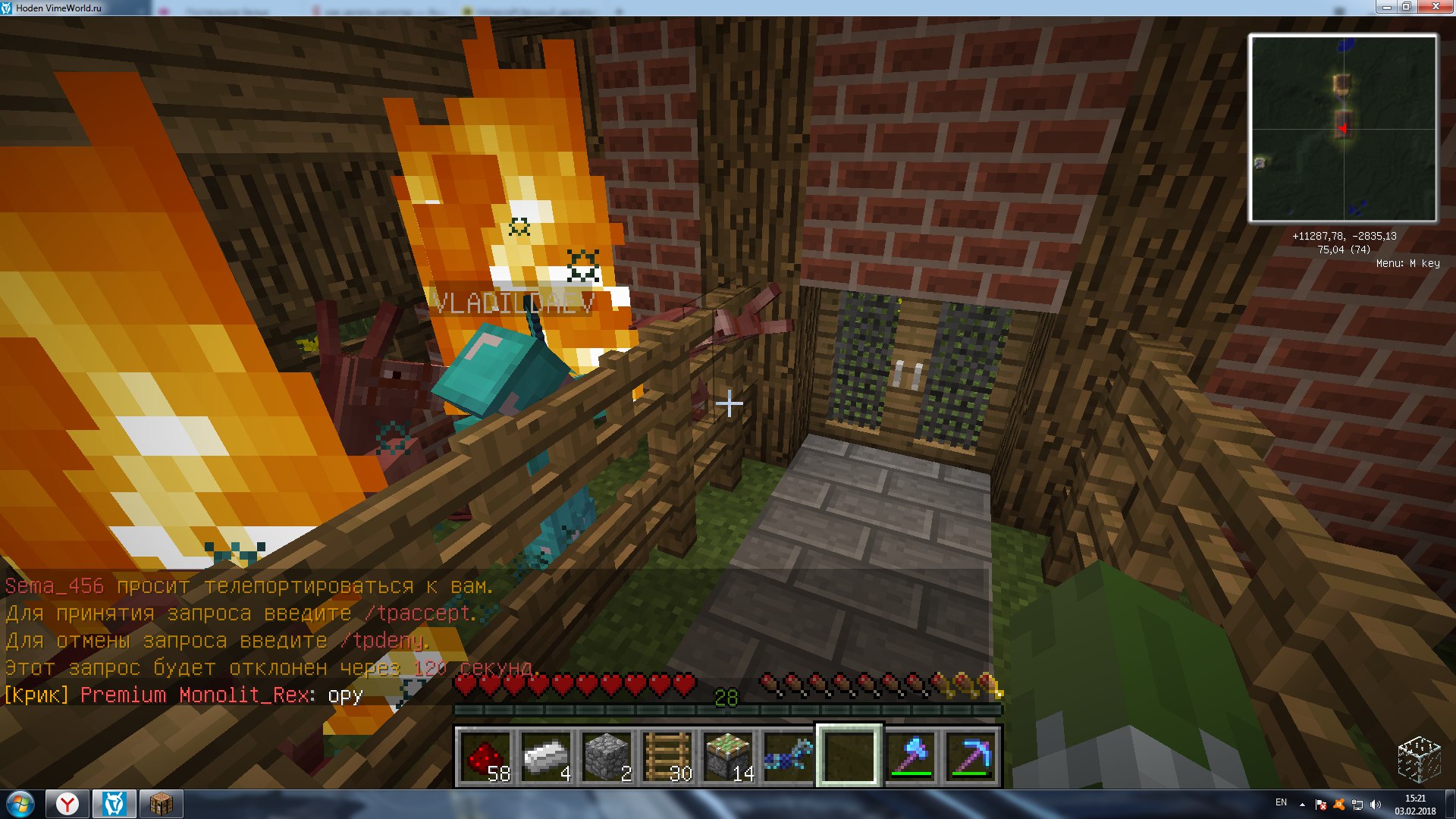Select the iron ingot hotbar slot

(x=546, y=756)
